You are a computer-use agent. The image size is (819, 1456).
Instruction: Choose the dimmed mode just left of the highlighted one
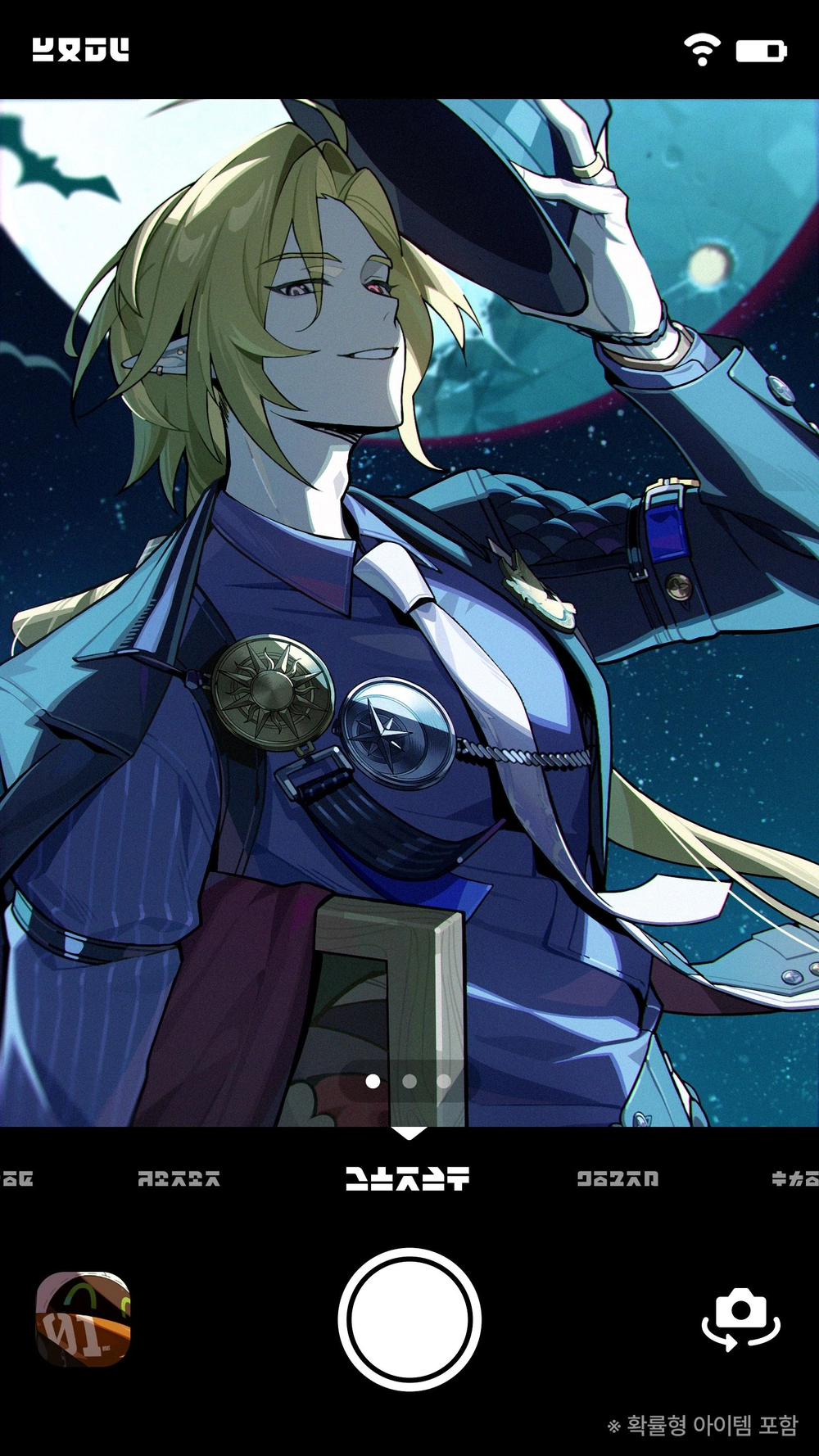pyautogui.click(x=179, y=1178)
